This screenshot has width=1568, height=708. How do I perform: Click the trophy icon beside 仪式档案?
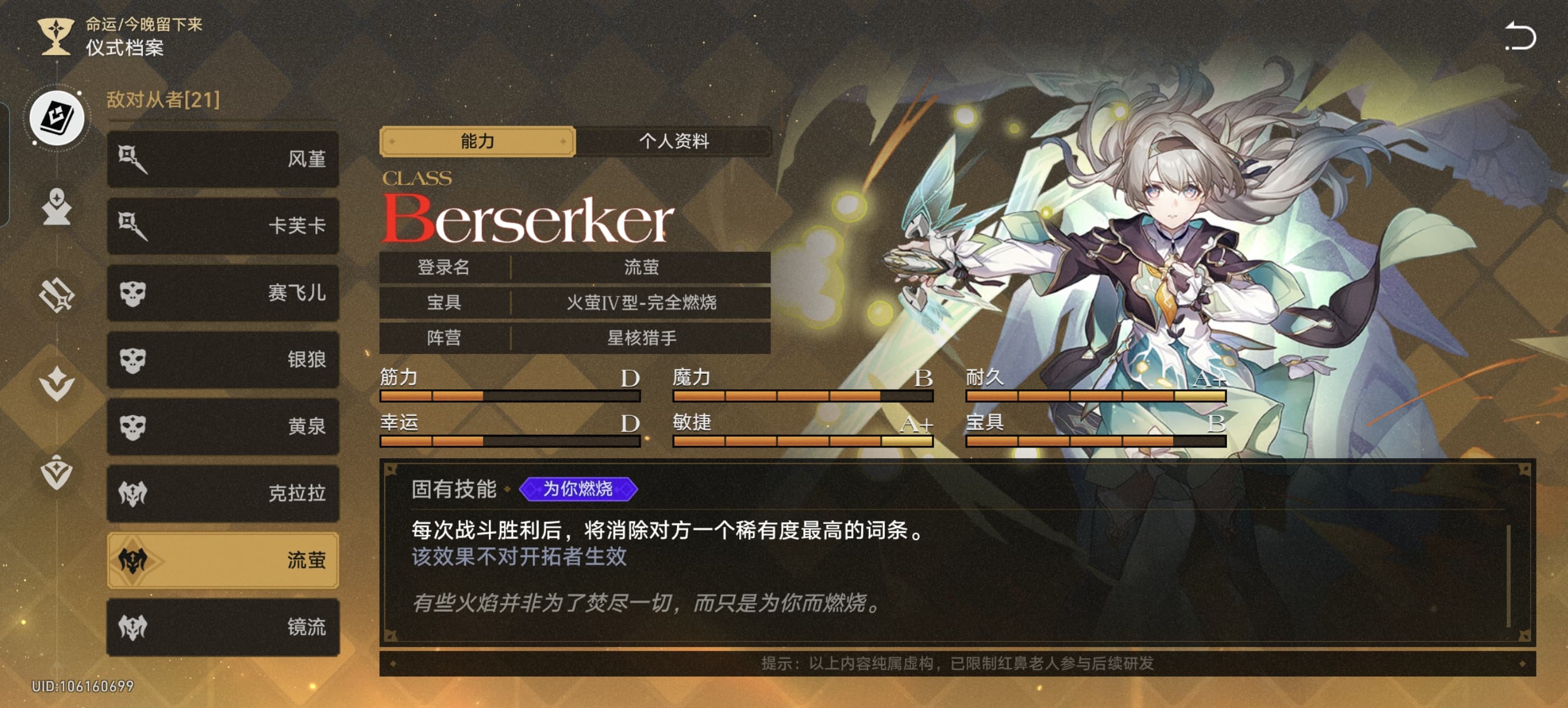point(55,36)
